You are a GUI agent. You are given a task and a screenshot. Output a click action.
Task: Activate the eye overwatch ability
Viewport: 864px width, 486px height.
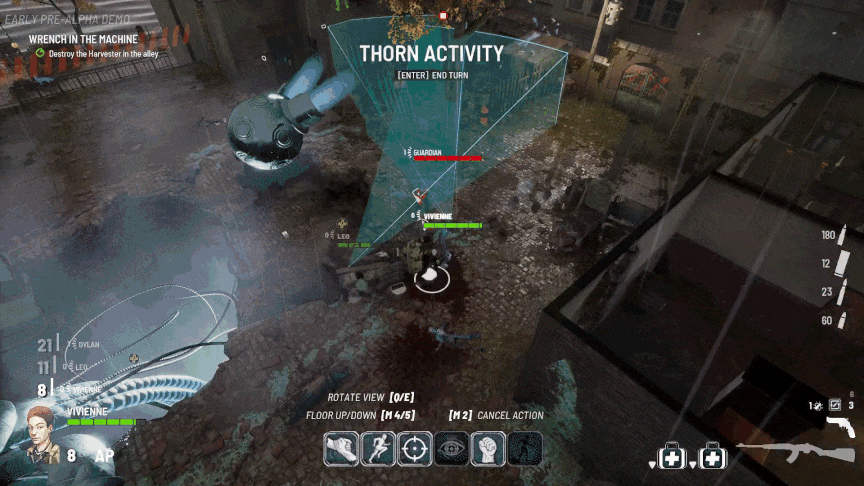[451, 449]
